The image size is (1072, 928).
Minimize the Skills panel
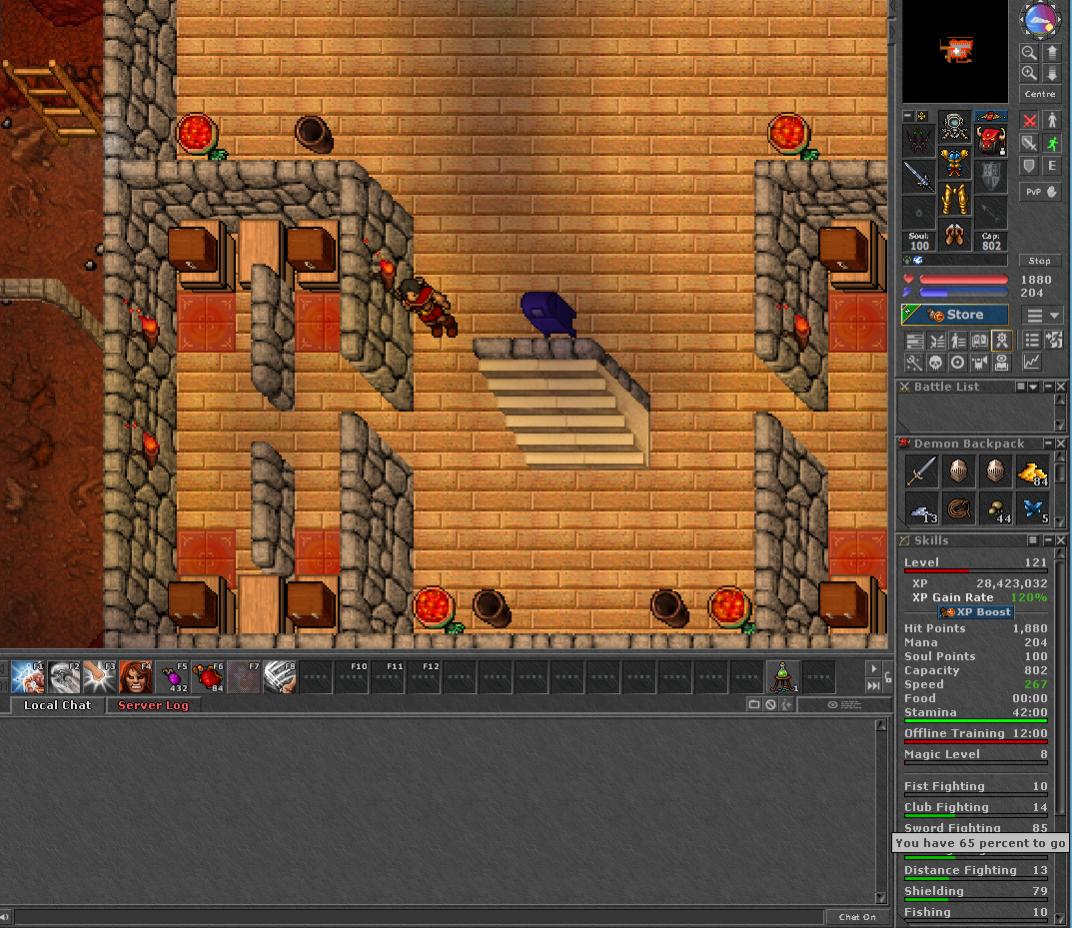click(1047, 541)
